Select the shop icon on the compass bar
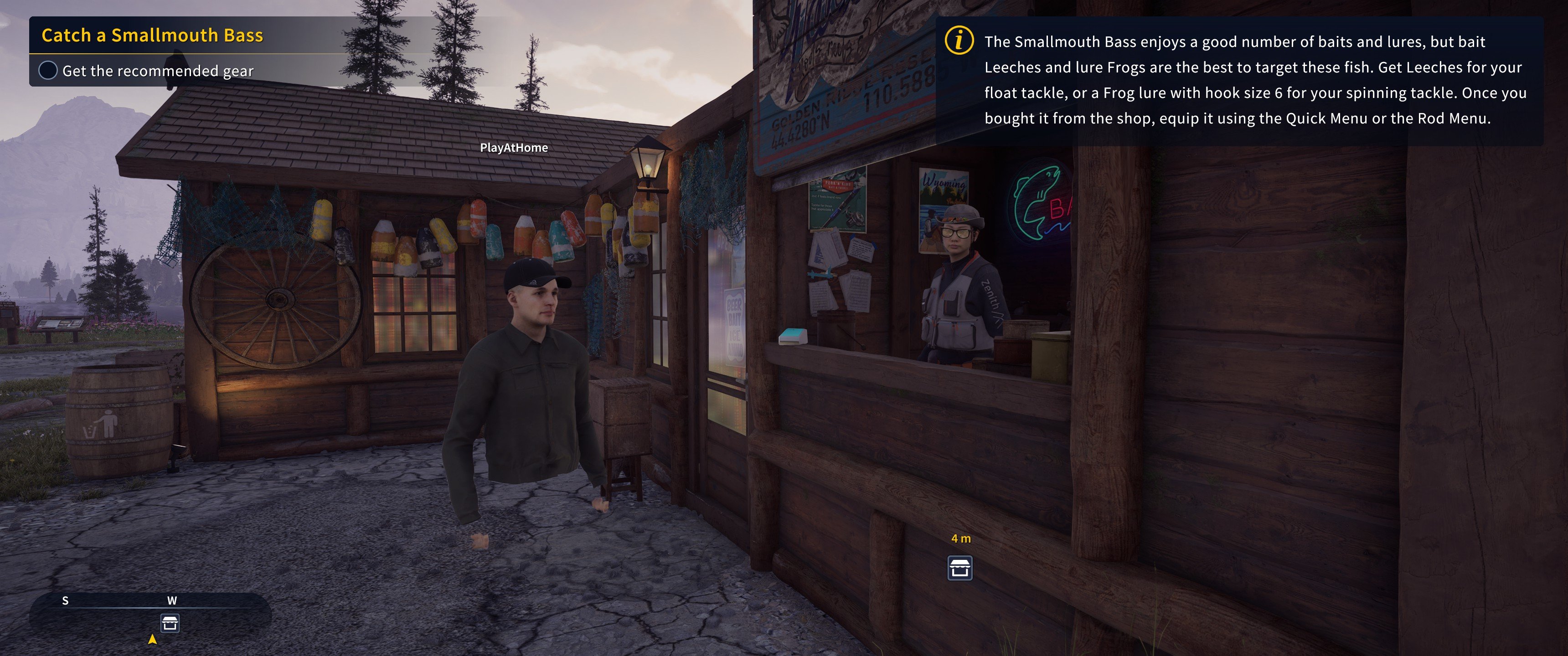Screen dimensions: 1568x656 click(170, 623)
